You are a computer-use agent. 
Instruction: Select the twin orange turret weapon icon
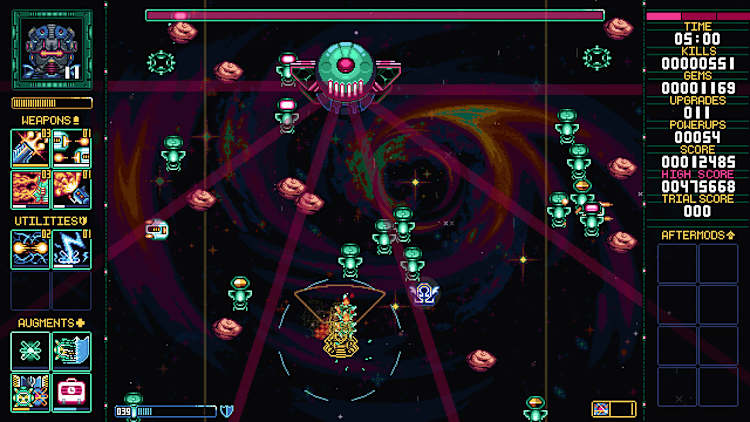click(71, 148)
